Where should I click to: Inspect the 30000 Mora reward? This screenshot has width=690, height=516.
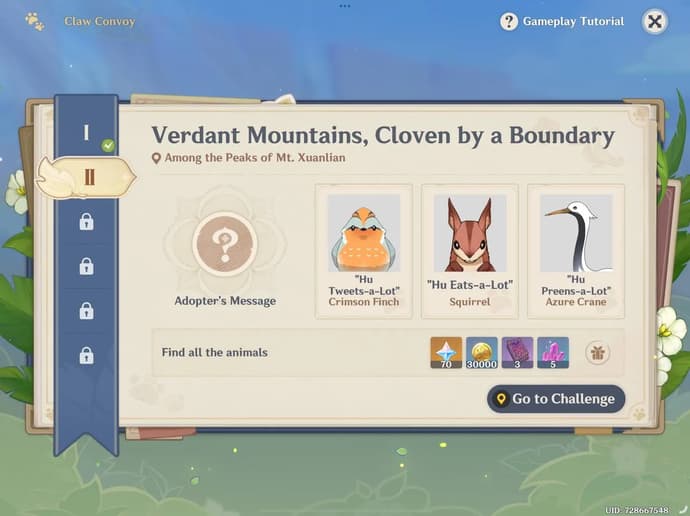coord(481,352)
